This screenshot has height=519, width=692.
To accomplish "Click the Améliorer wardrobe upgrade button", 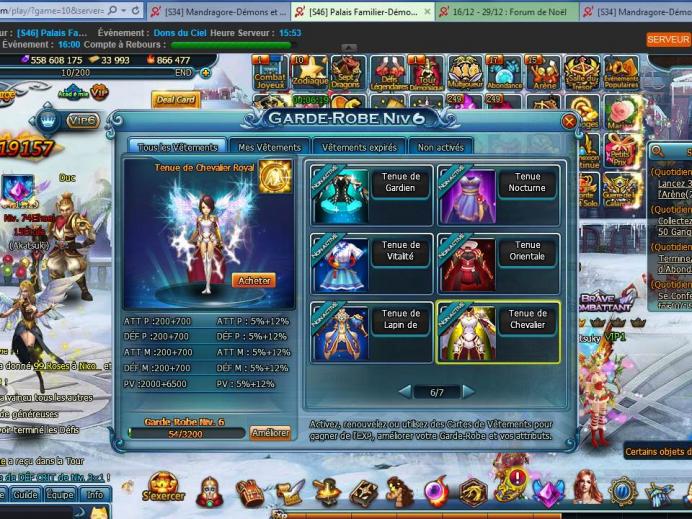I will (x=270, y=433).
